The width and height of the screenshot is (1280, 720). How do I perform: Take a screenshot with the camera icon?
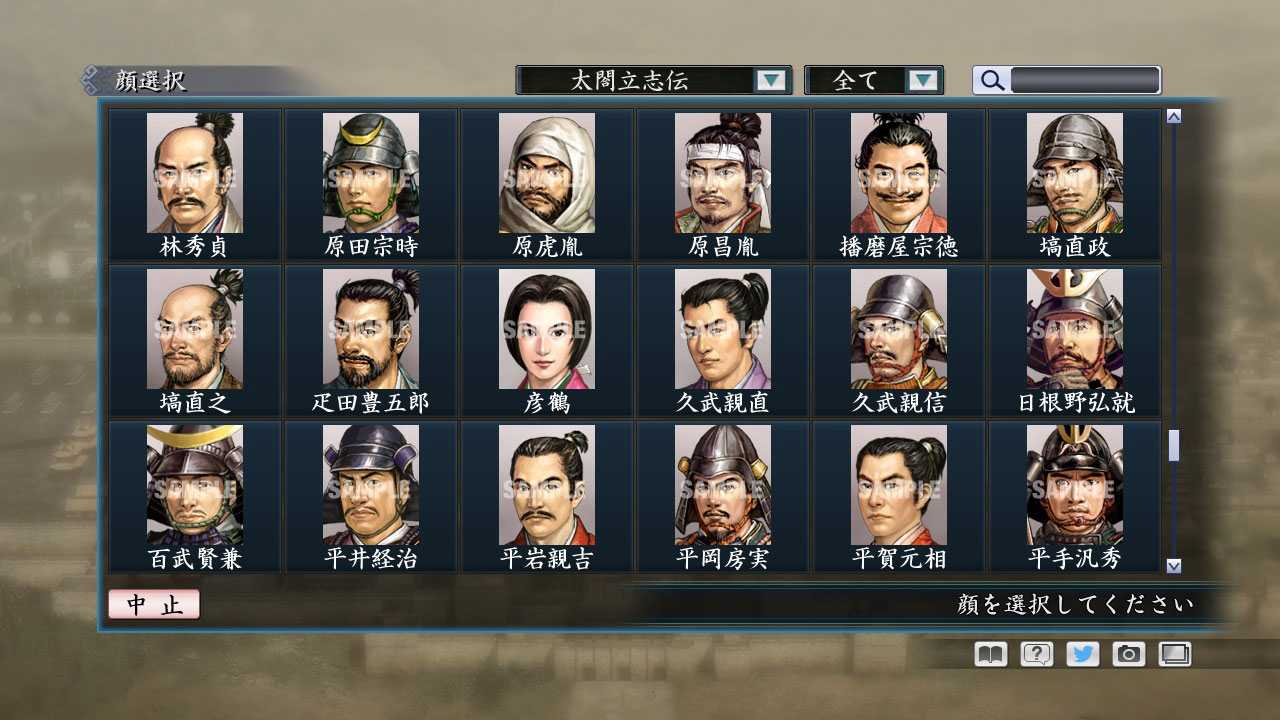pos(1128,653)
